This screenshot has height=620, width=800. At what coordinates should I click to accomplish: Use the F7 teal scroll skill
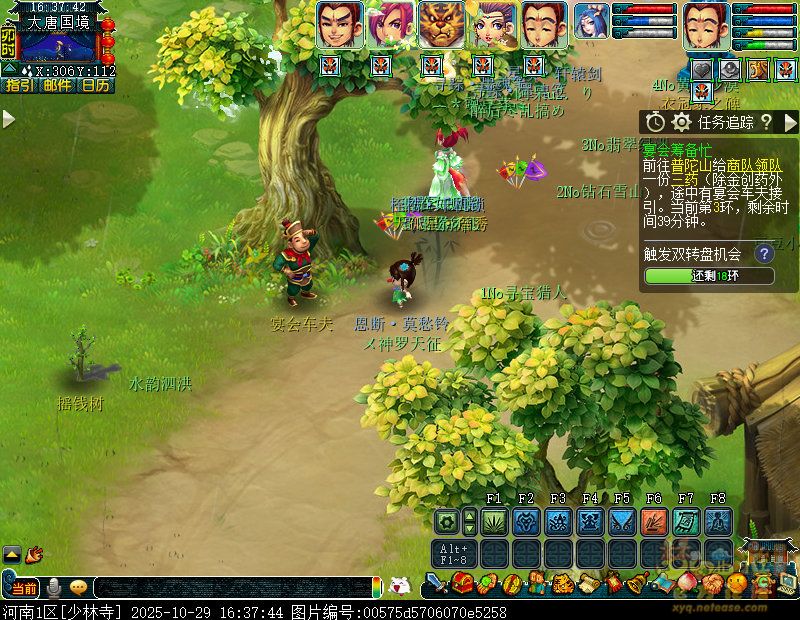(x=686, y=521)
